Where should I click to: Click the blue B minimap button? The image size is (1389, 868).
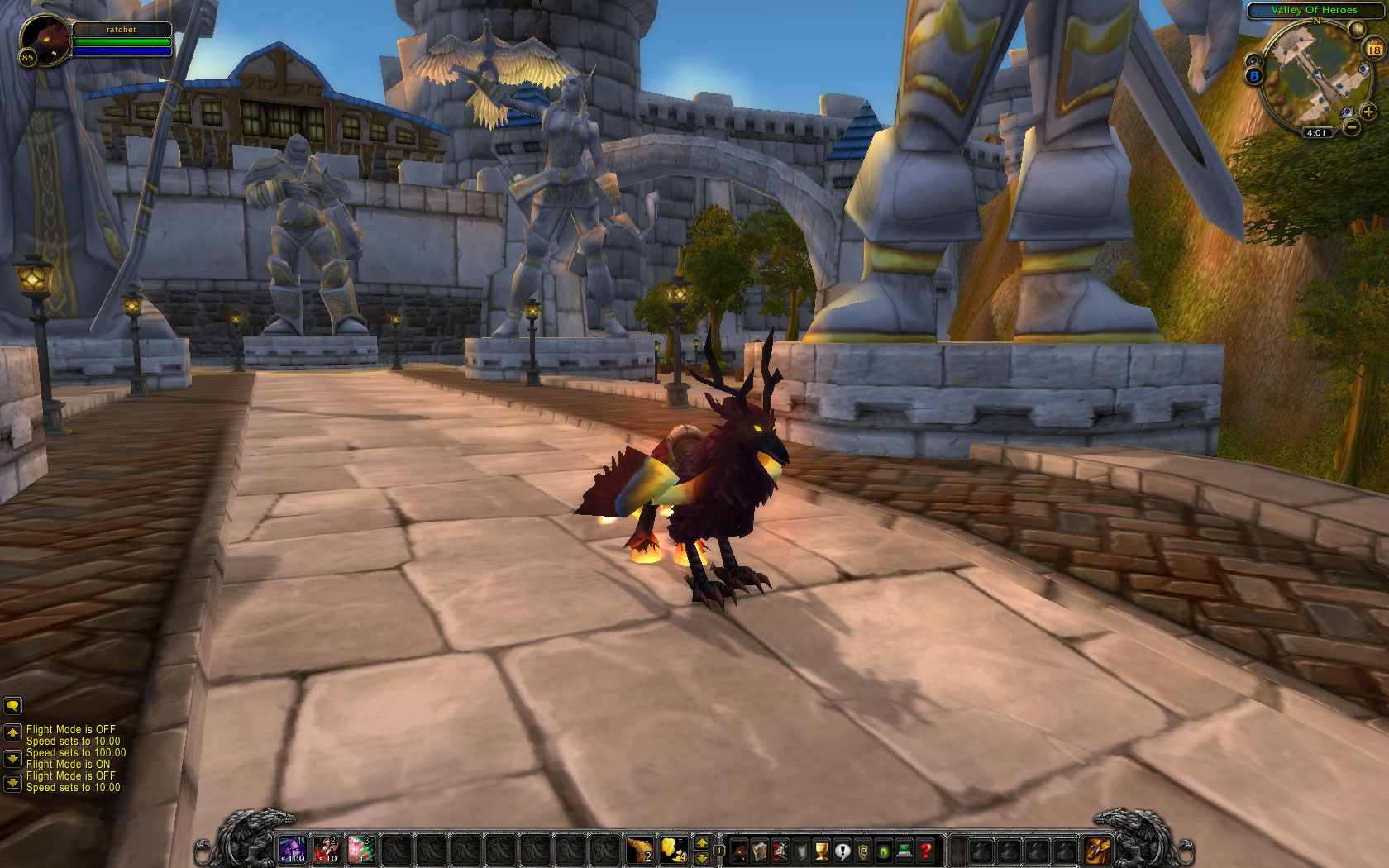pos(1254,76)
